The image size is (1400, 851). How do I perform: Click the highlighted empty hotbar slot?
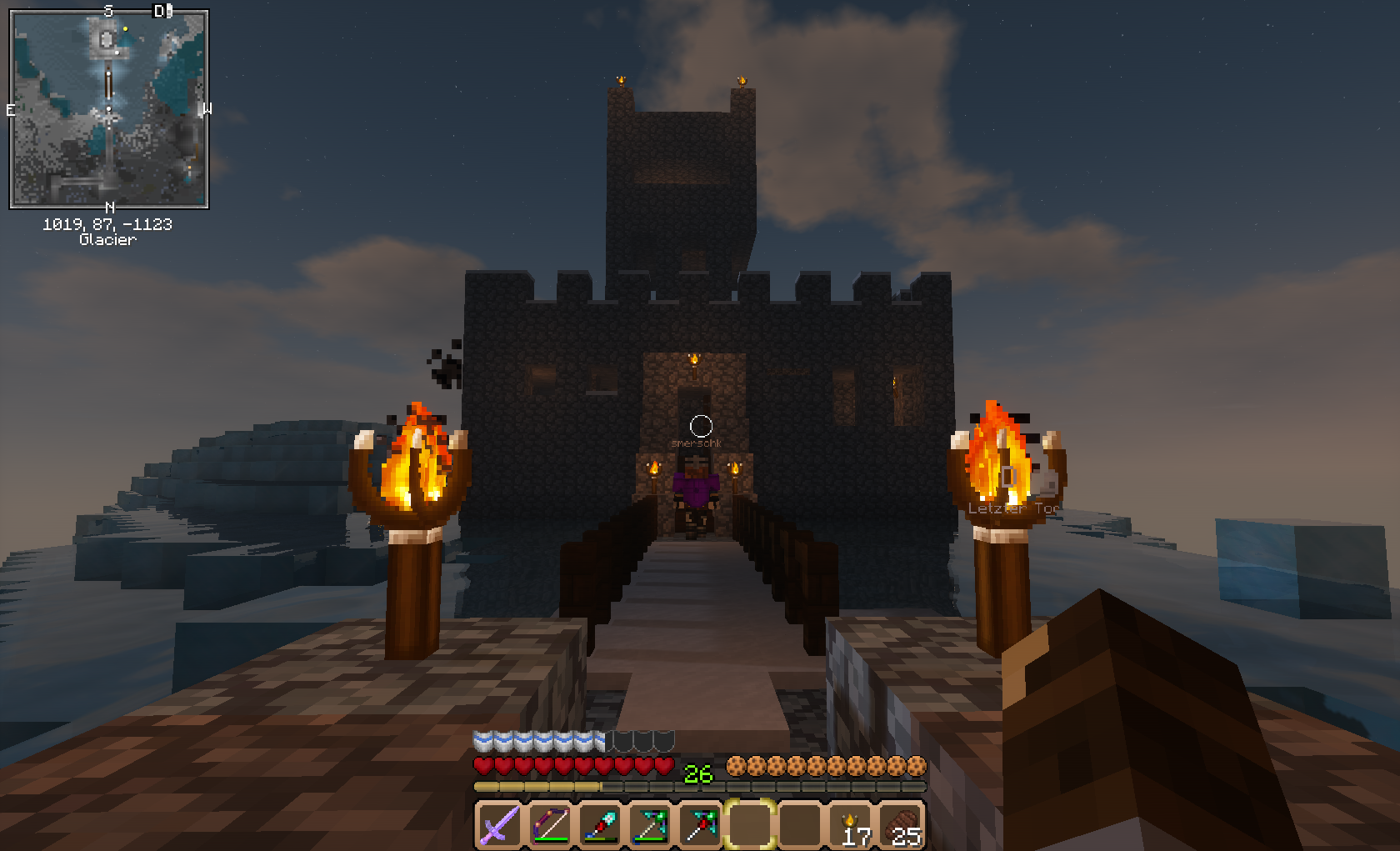coord(751,825)
